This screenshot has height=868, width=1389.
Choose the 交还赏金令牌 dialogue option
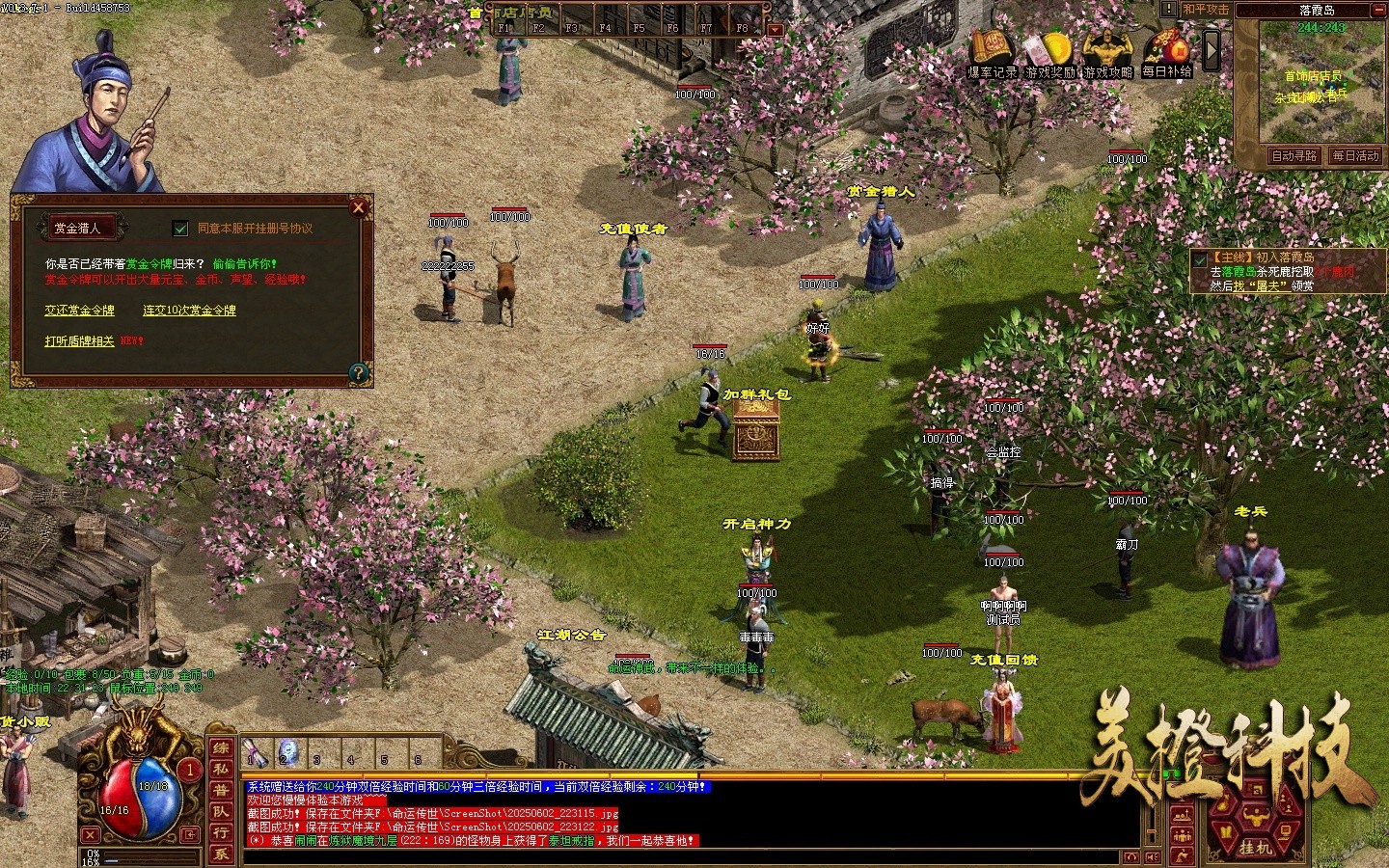[79, 311]
